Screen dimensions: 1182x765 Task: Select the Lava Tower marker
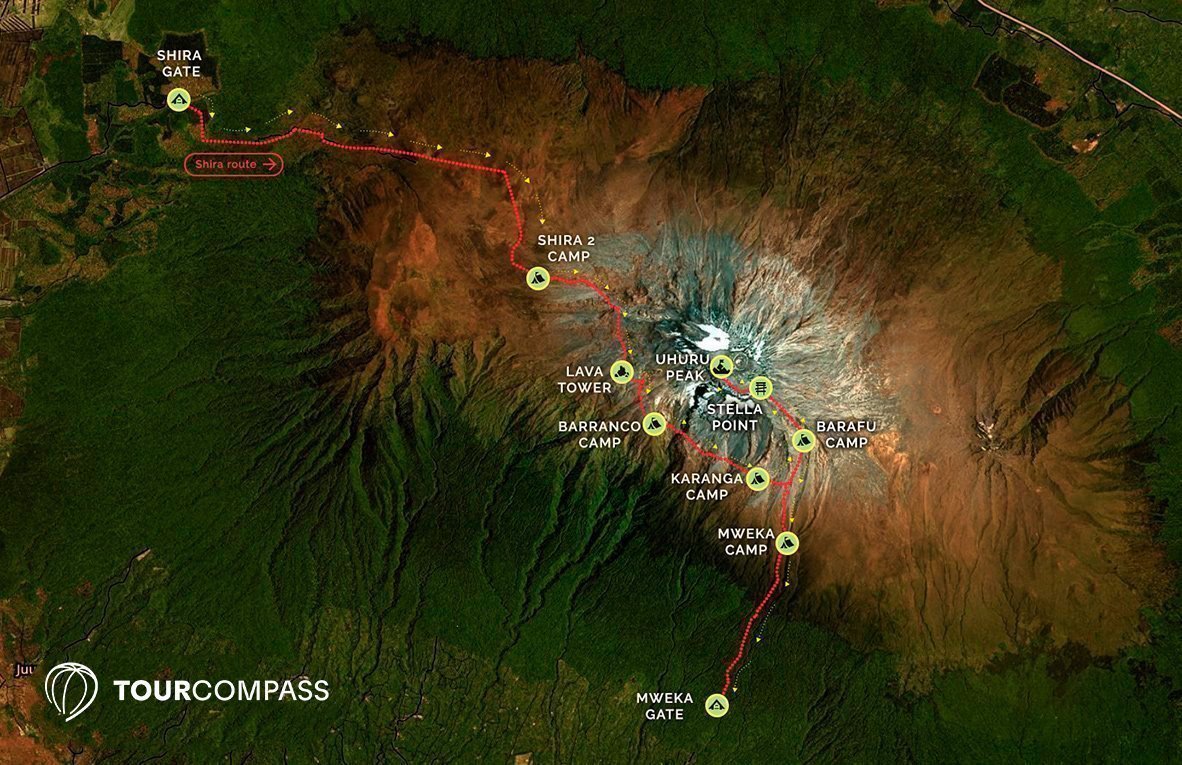tap(621, 373)
